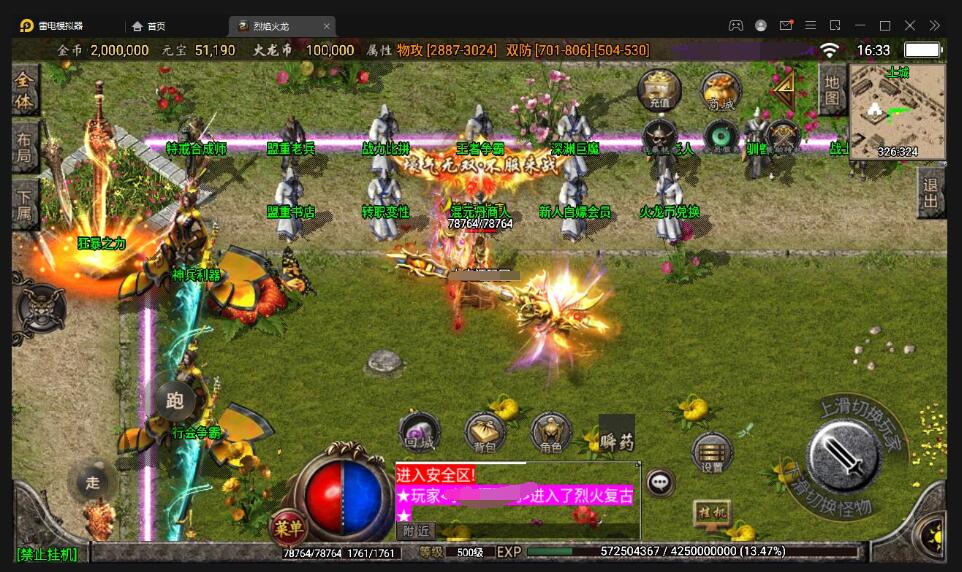The width and height of the screenshot is (962, 572).
Task: Toggle the 挂机 auto-battle button
Action: pyautogui.click(x=712, y=511)
